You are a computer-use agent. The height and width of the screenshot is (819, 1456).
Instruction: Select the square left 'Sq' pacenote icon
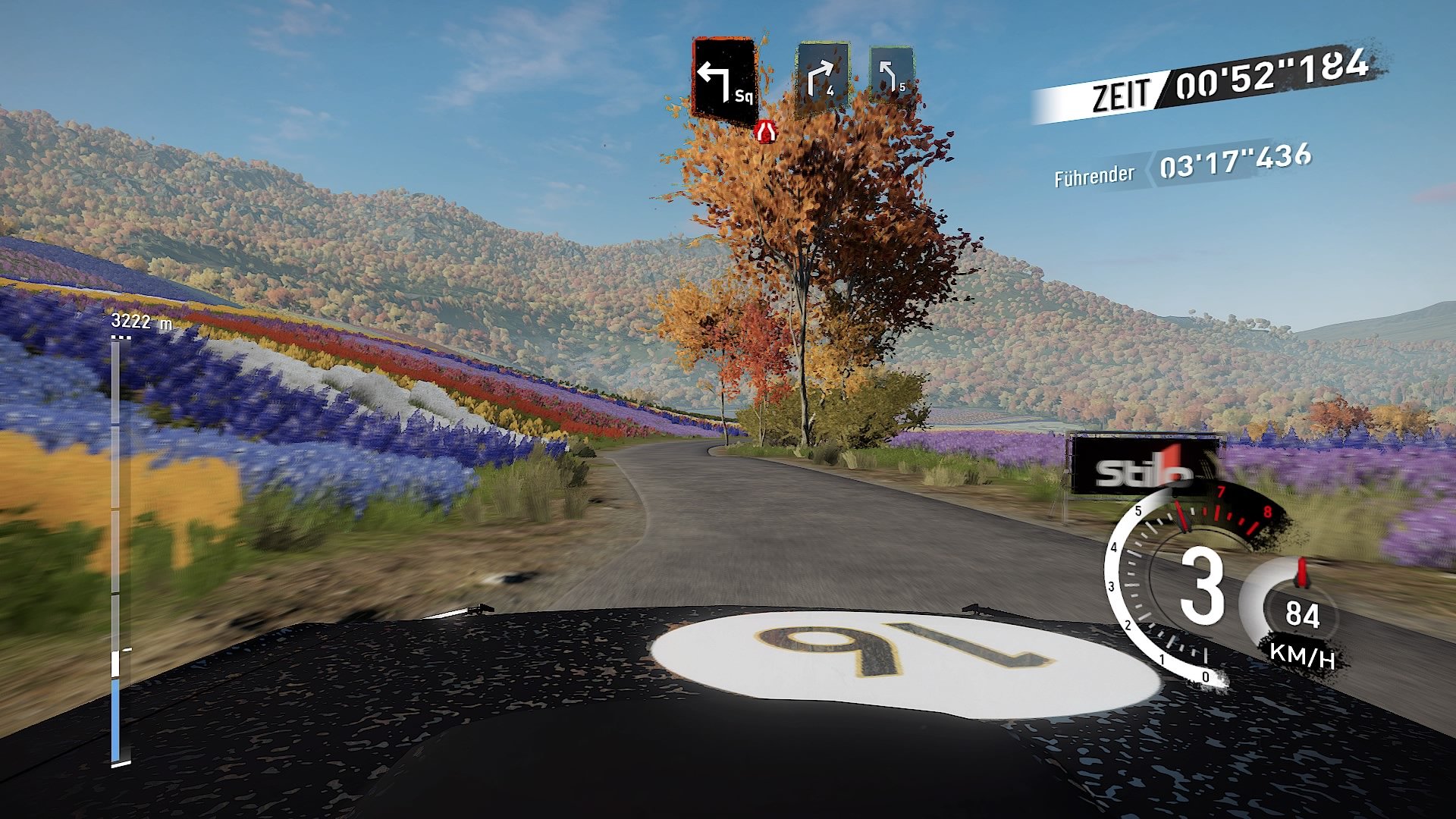724,76
